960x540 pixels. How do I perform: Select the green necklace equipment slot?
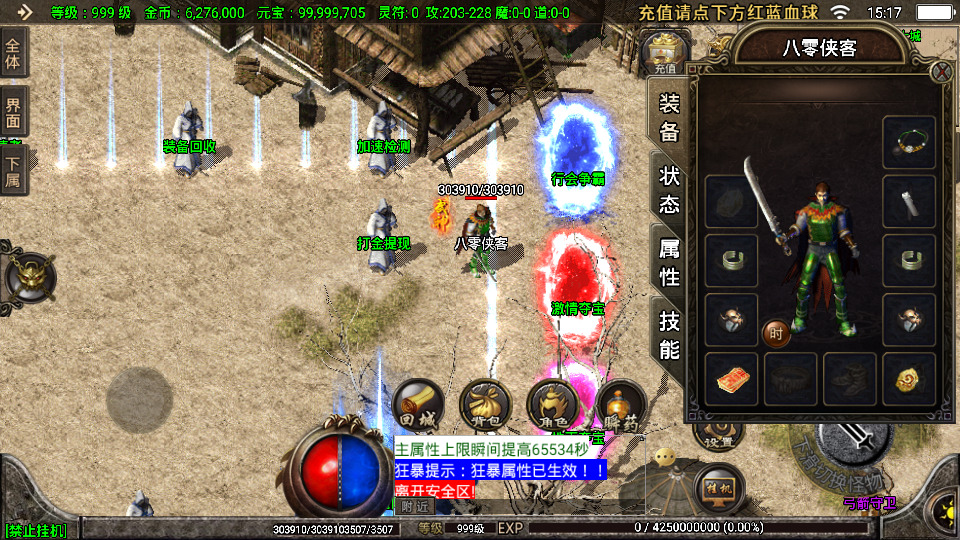coord(909,142)
